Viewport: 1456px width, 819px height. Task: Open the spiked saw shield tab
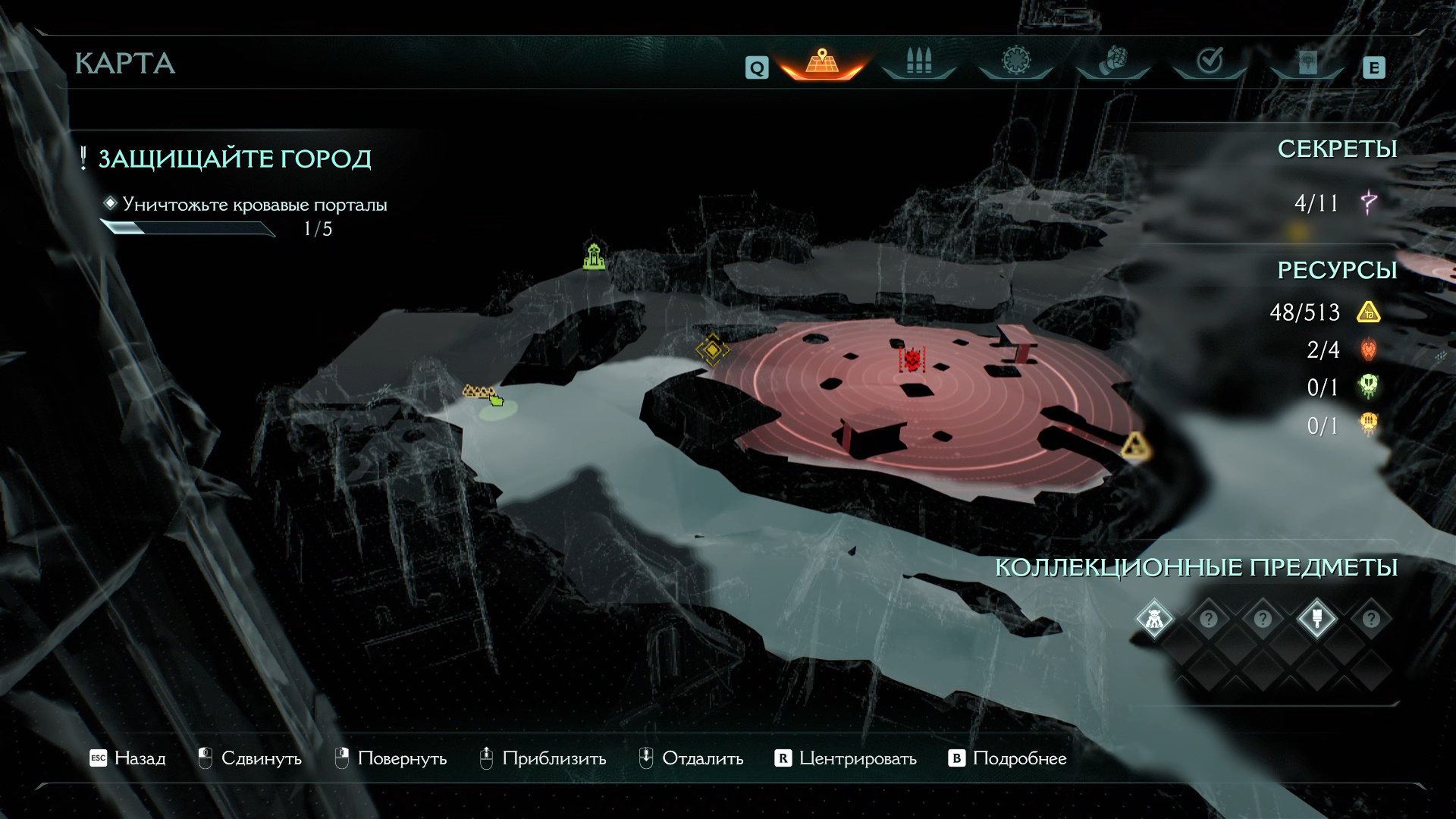pos(1015,61)
